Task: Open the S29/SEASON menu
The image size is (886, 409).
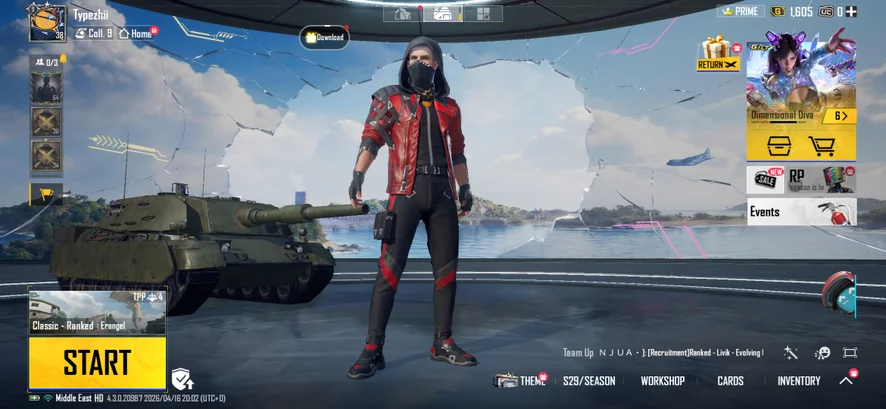Action: pos(589,381)
